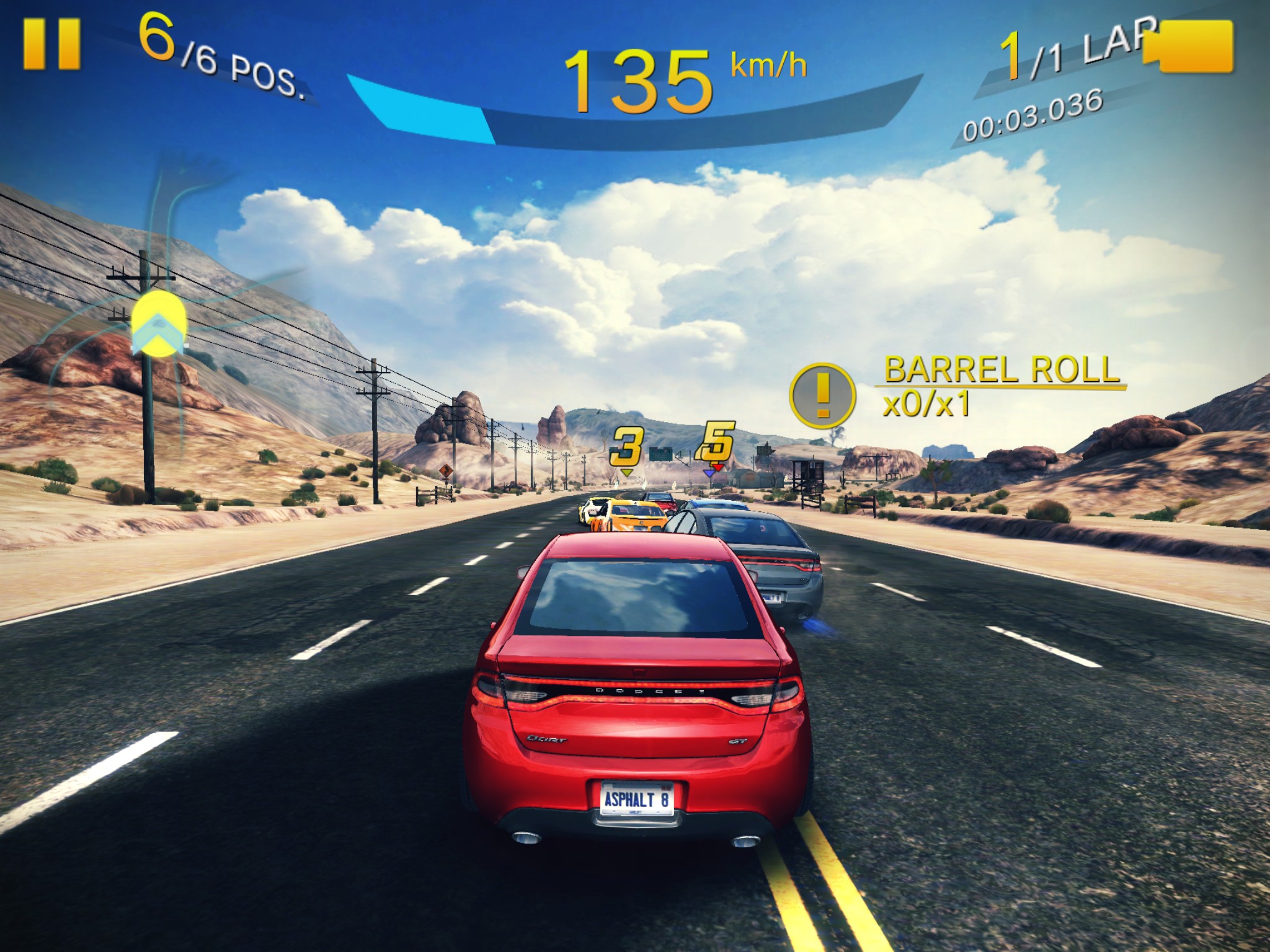Select the Barrel Roll objective alert icon
The height and width of the screenshot is (952, 1270).
tap(822, 395)
